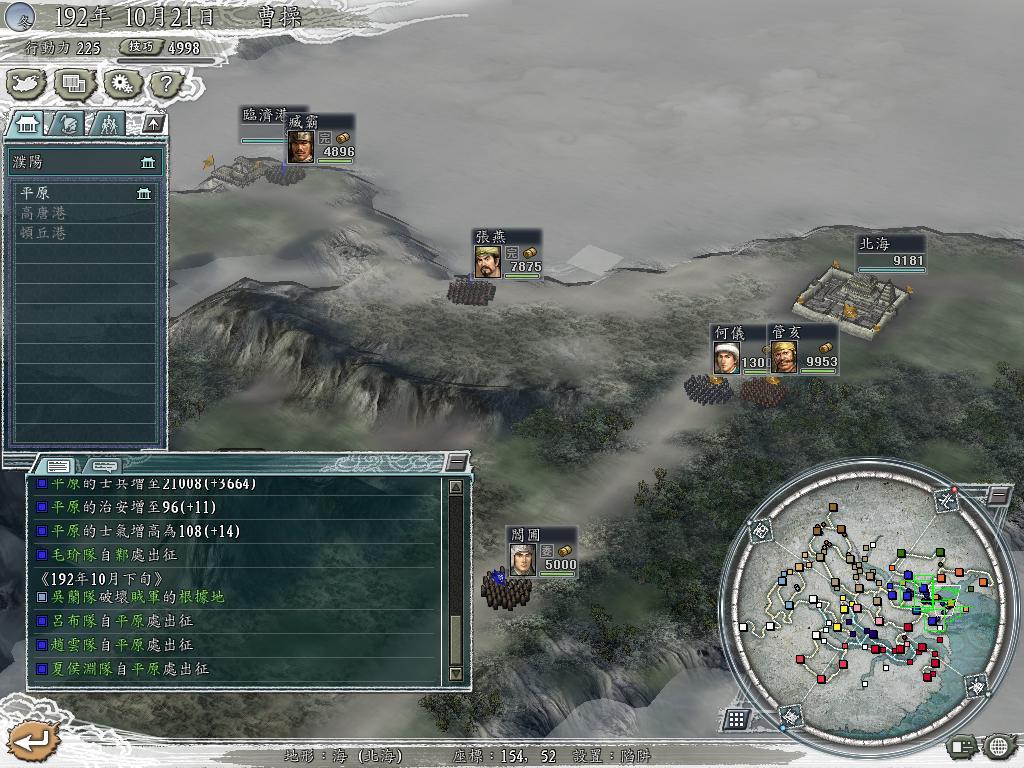This screenshot has width=1024, height=768.
Task: Switch to the city building tab
Action: point(26,123)
